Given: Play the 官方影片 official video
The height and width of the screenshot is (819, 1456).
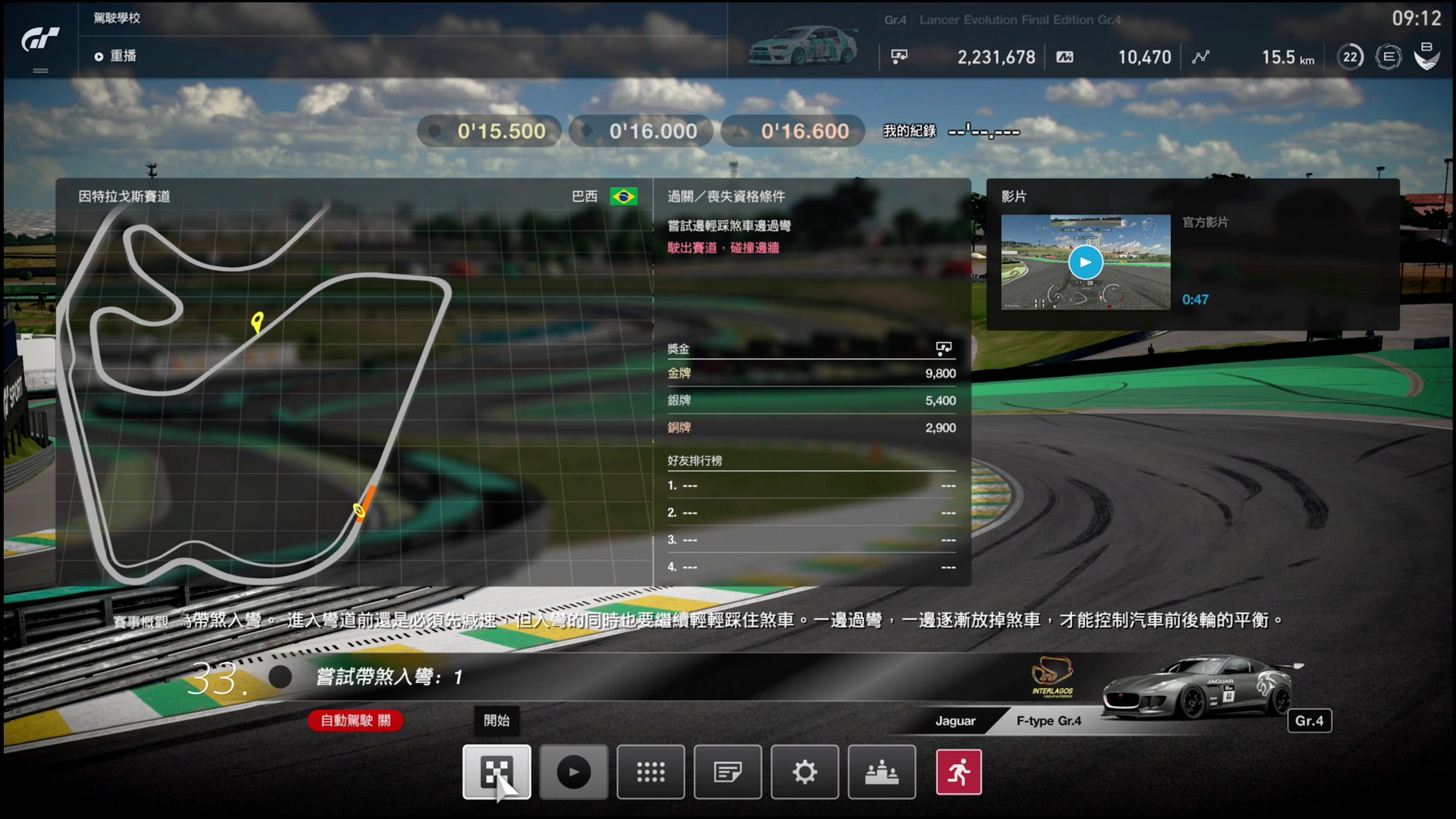Looking at the screenshot, I should pos(1084,262).
